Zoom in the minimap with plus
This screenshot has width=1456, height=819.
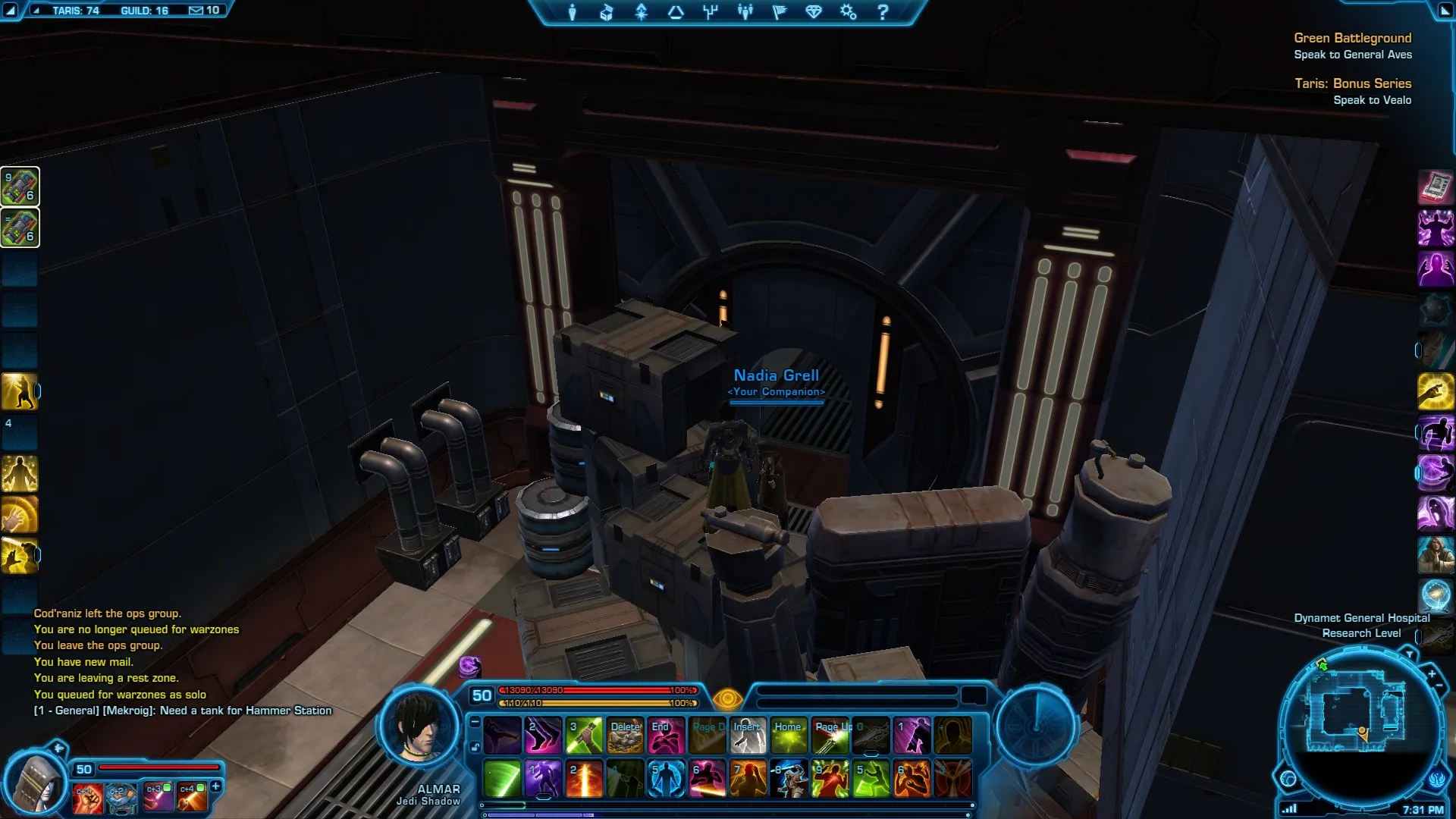coord(1432,673)
